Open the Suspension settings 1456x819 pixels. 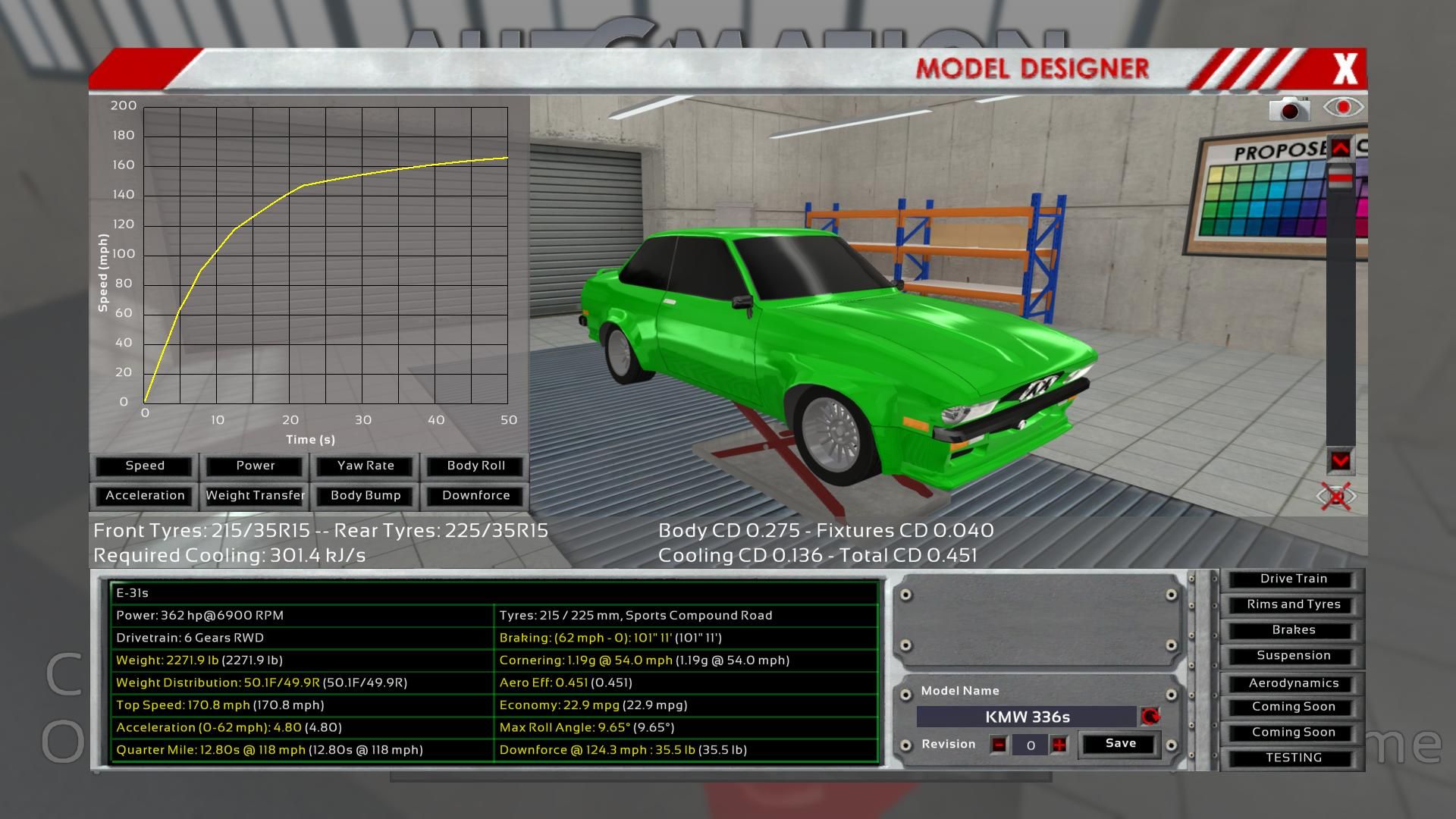pyautogui.click(x=1293, y=656)
